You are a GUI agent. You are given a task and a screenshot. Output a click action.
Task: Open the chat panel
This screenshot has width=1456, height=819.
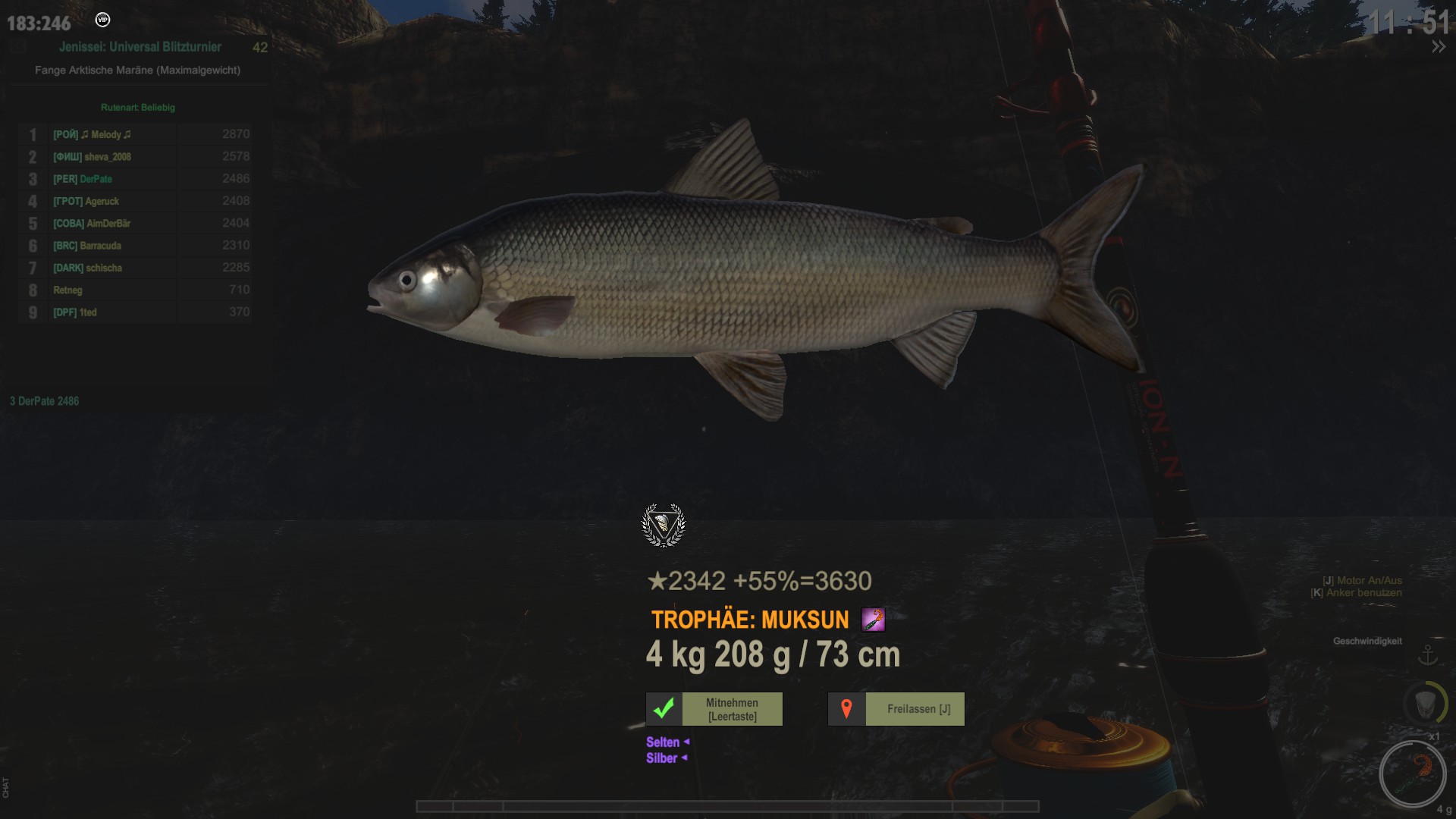[6, 787]
